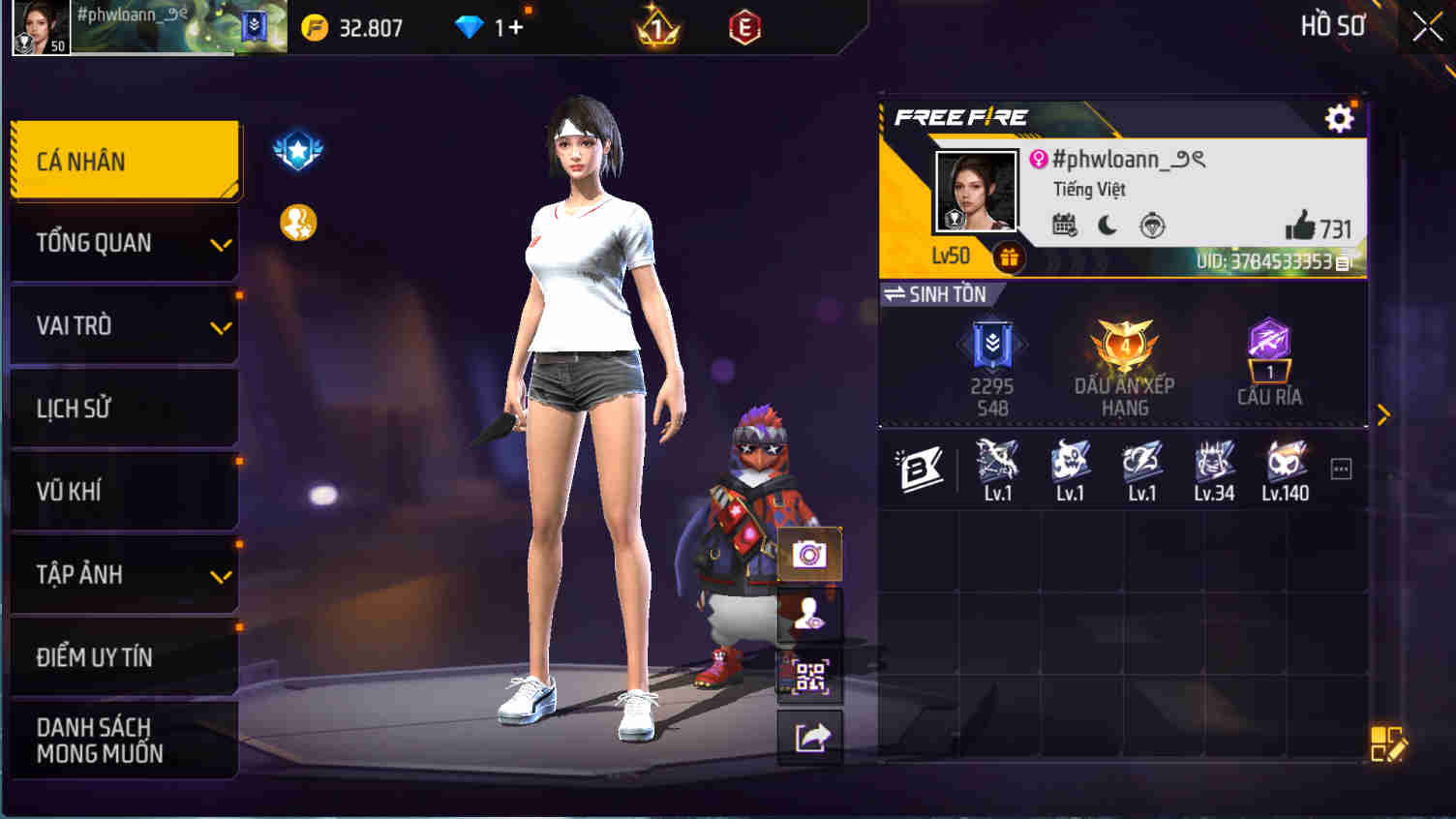Screen dimensions: 1456x819
Task: Click the diamond currency icon in the top bar
Action: 471,26
